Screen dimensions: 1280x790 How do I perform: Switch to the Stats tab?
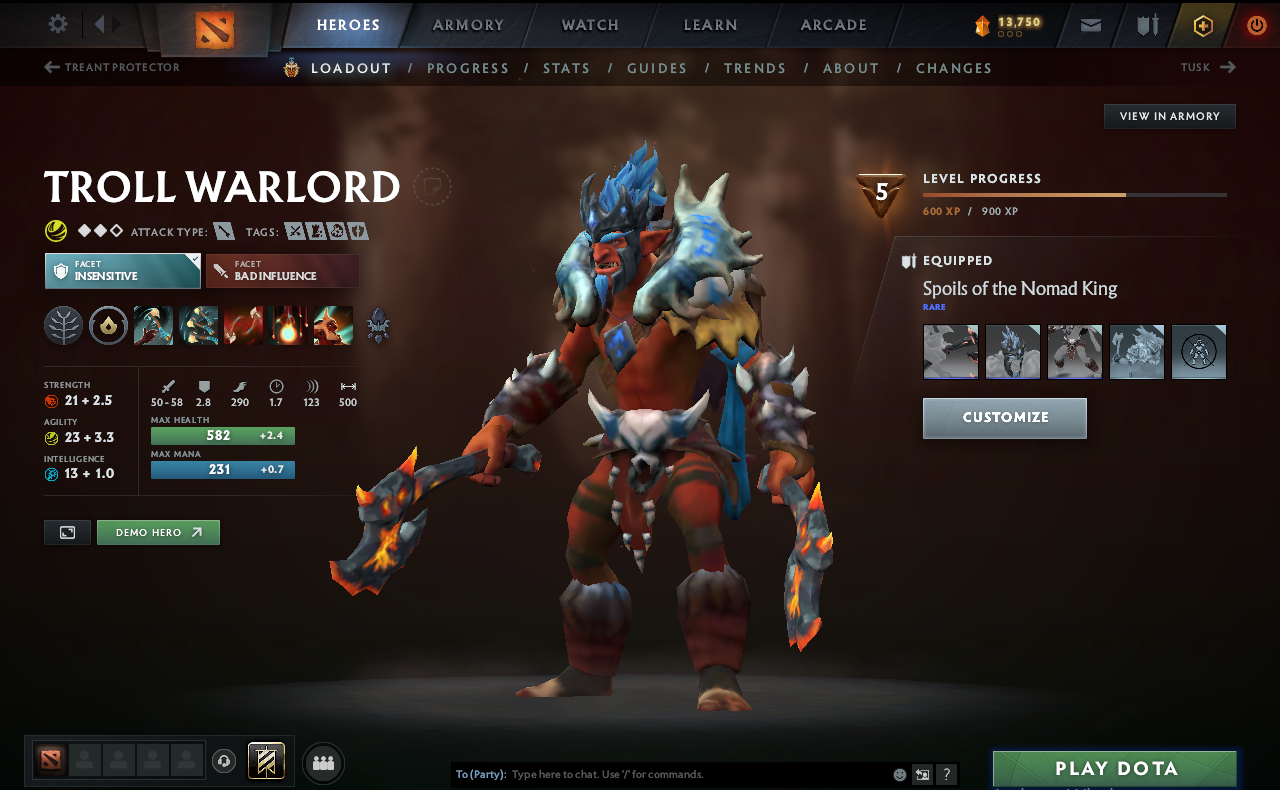[x=566, y=68]
